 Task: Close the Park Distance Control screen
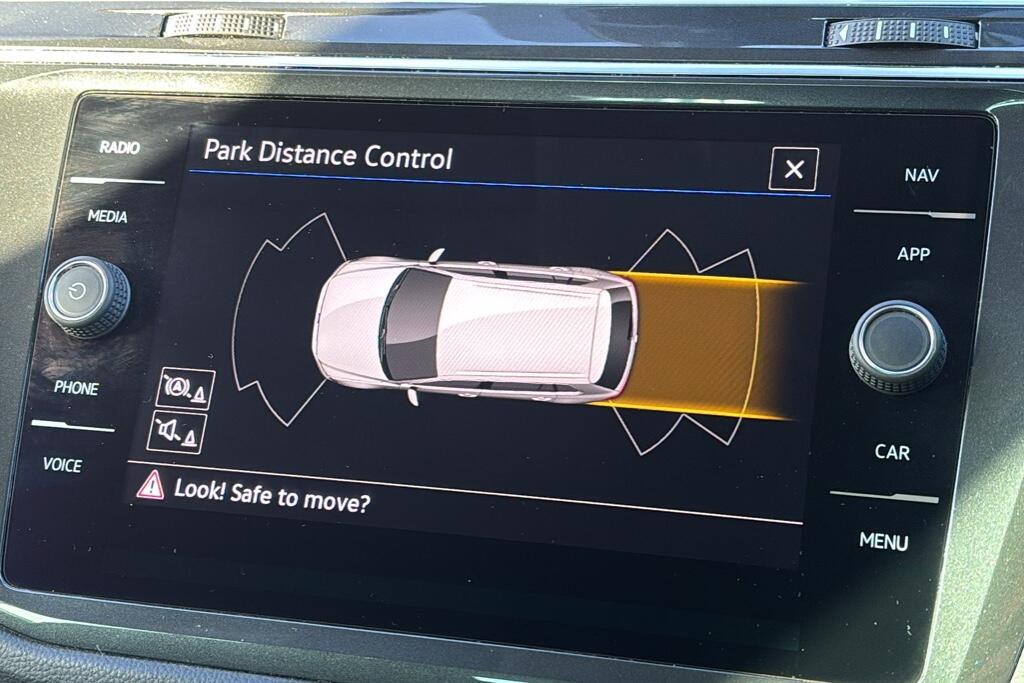click(793, 169)
